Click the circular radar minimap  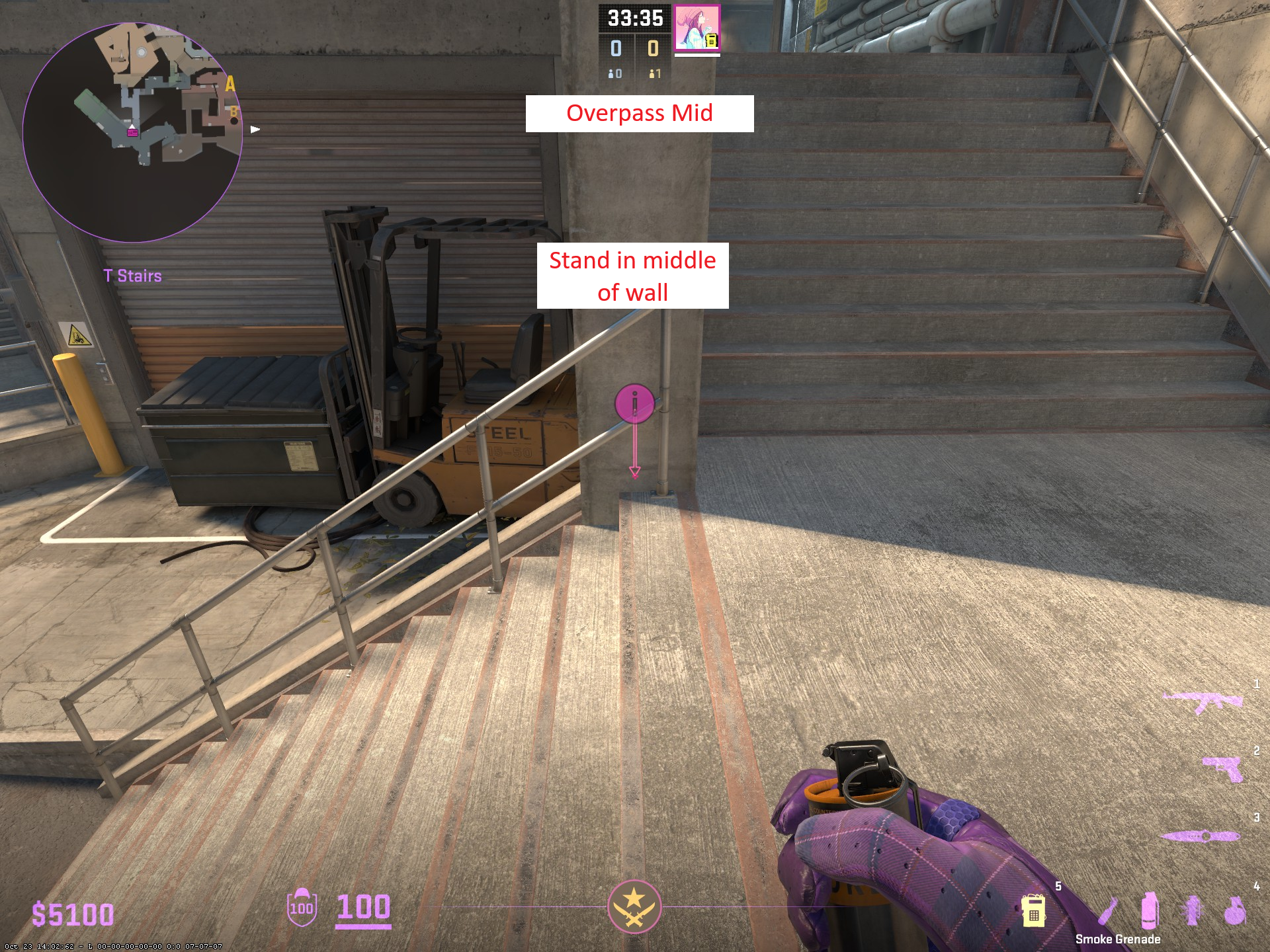click(132, 132)
